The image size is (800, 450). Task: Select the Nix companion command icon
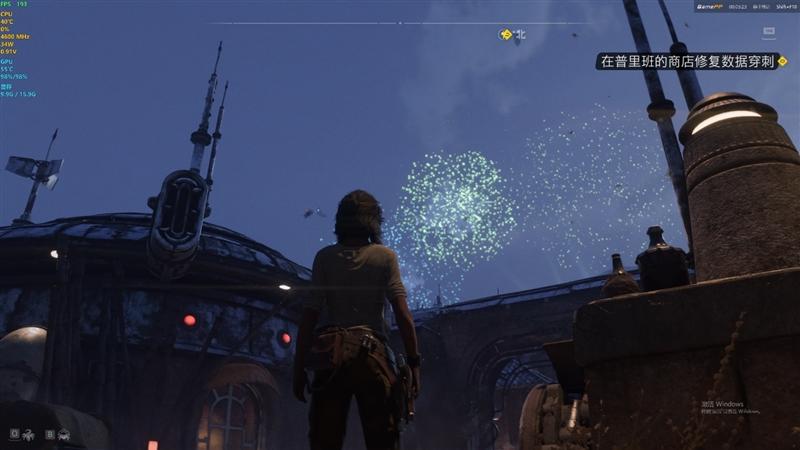(30, 434)
